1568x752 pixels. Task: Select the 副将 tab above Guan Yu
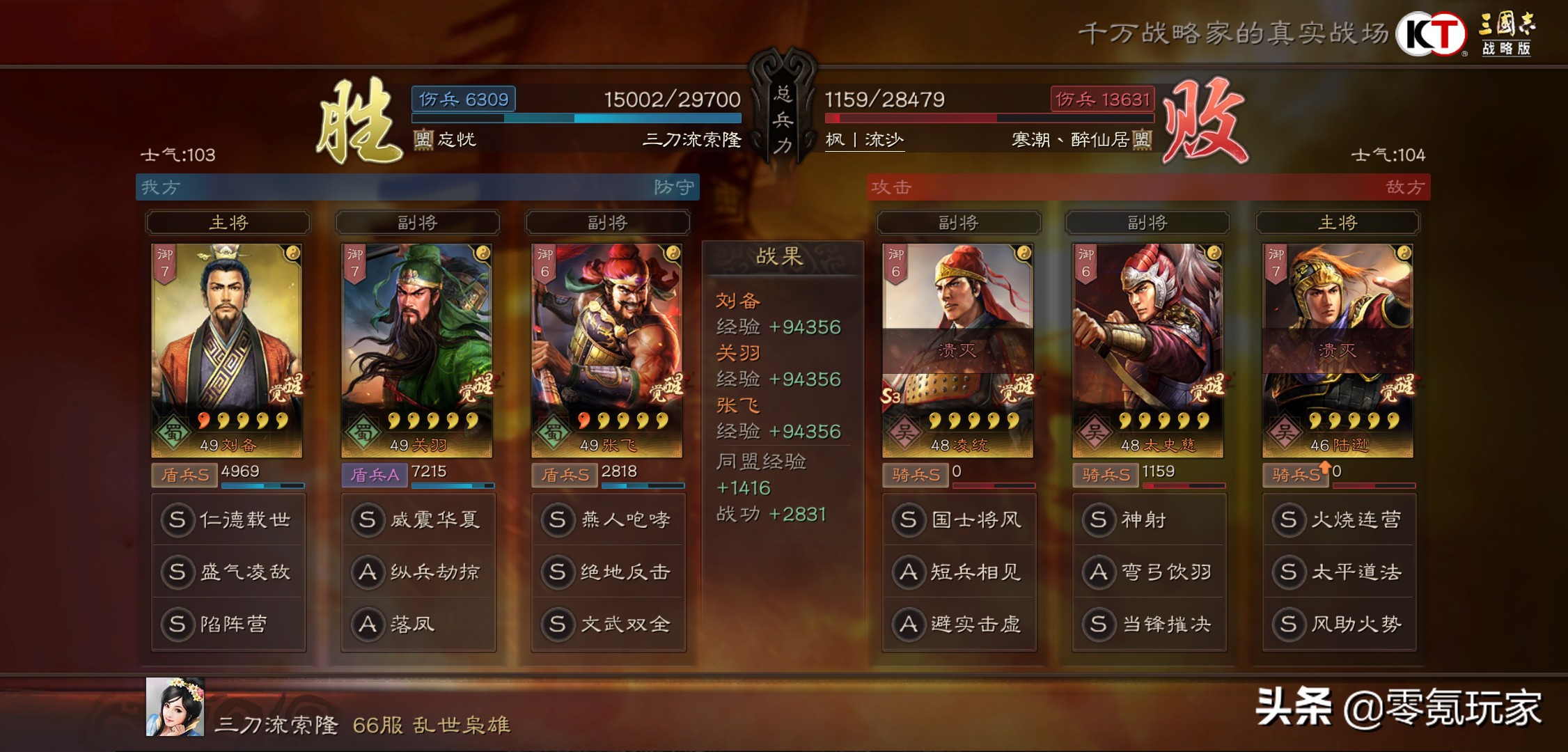tap(418, 223)
